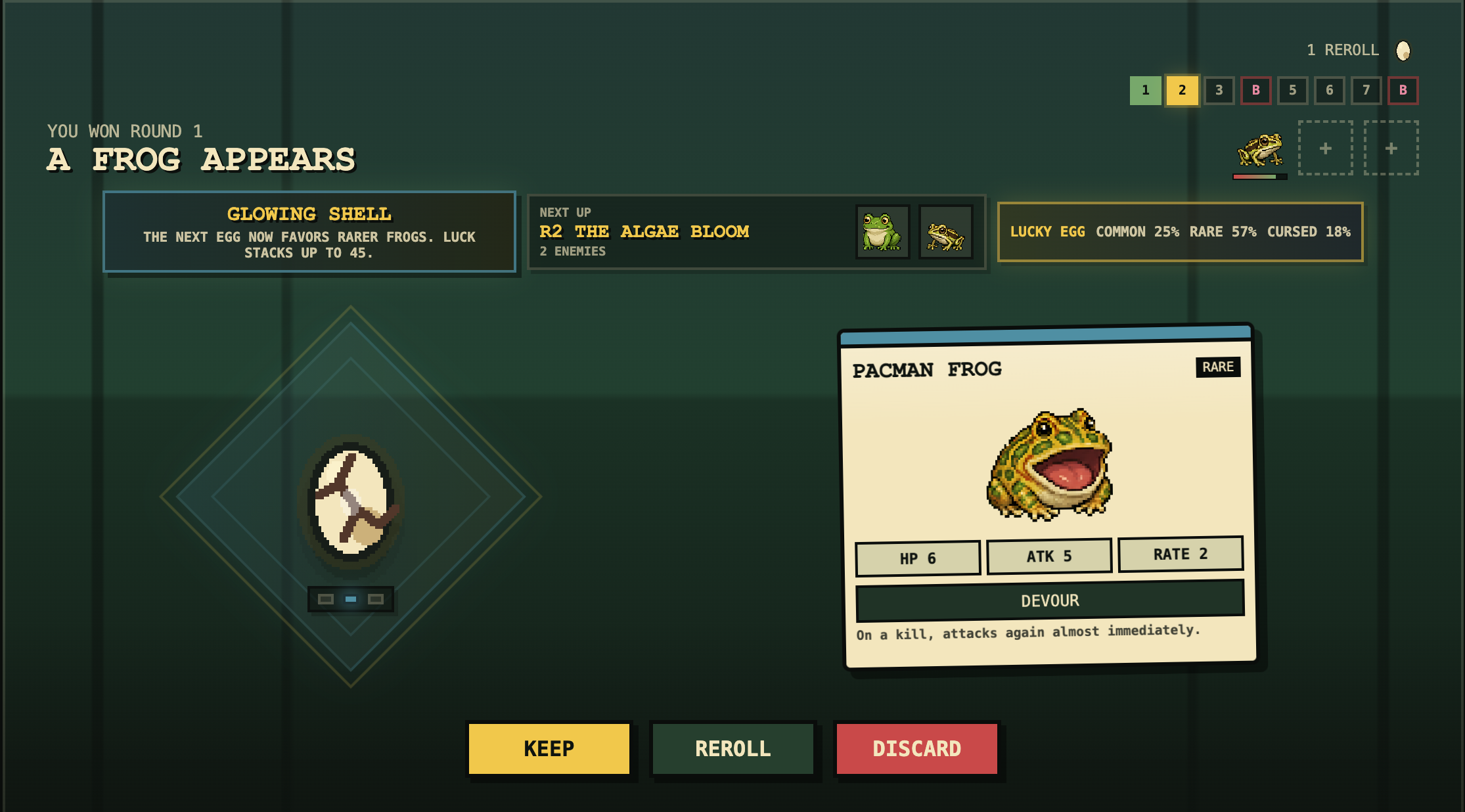Reroll the hatched frog

point(732,748)
